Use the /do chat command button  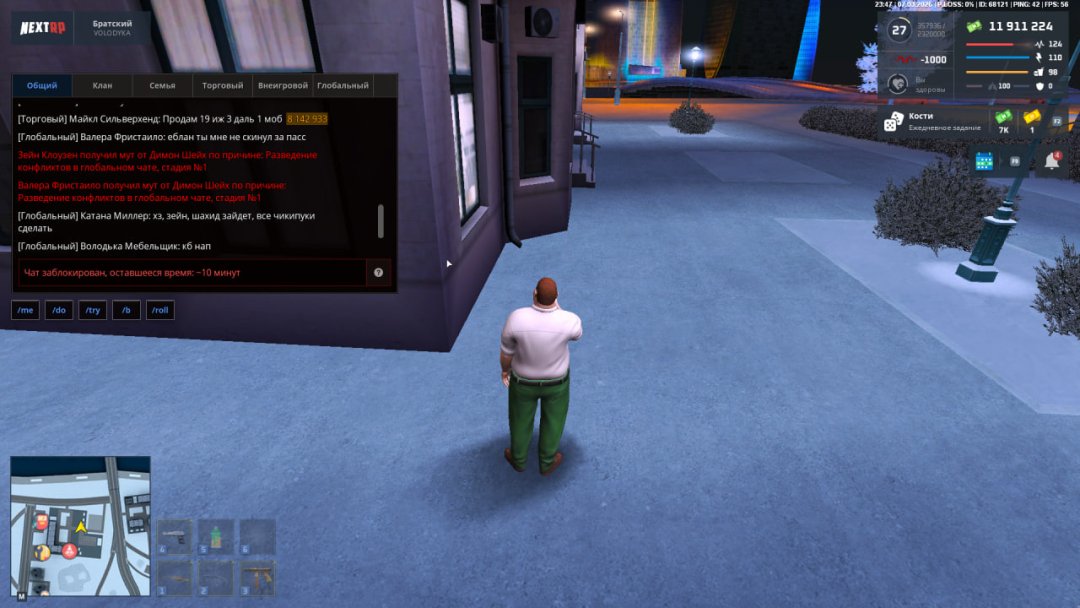point(58,311)
